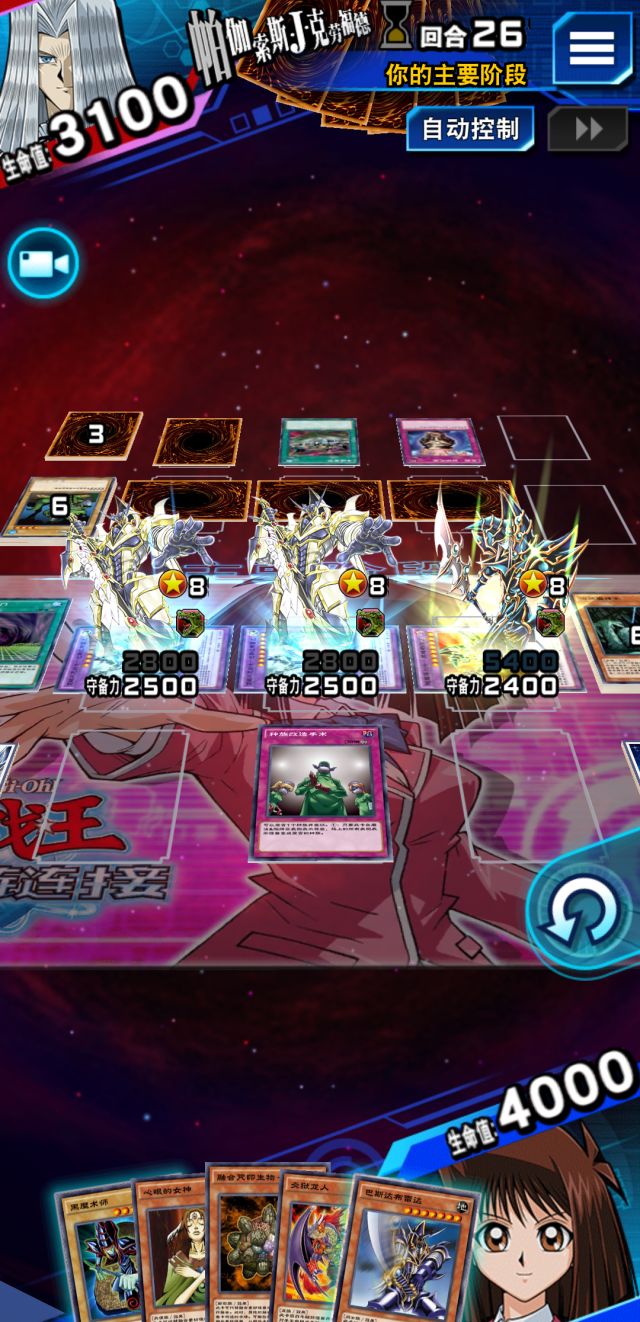
Task: Select the 巴斯达布雷达 card in hand
Action: click(x=405, y=1250)
